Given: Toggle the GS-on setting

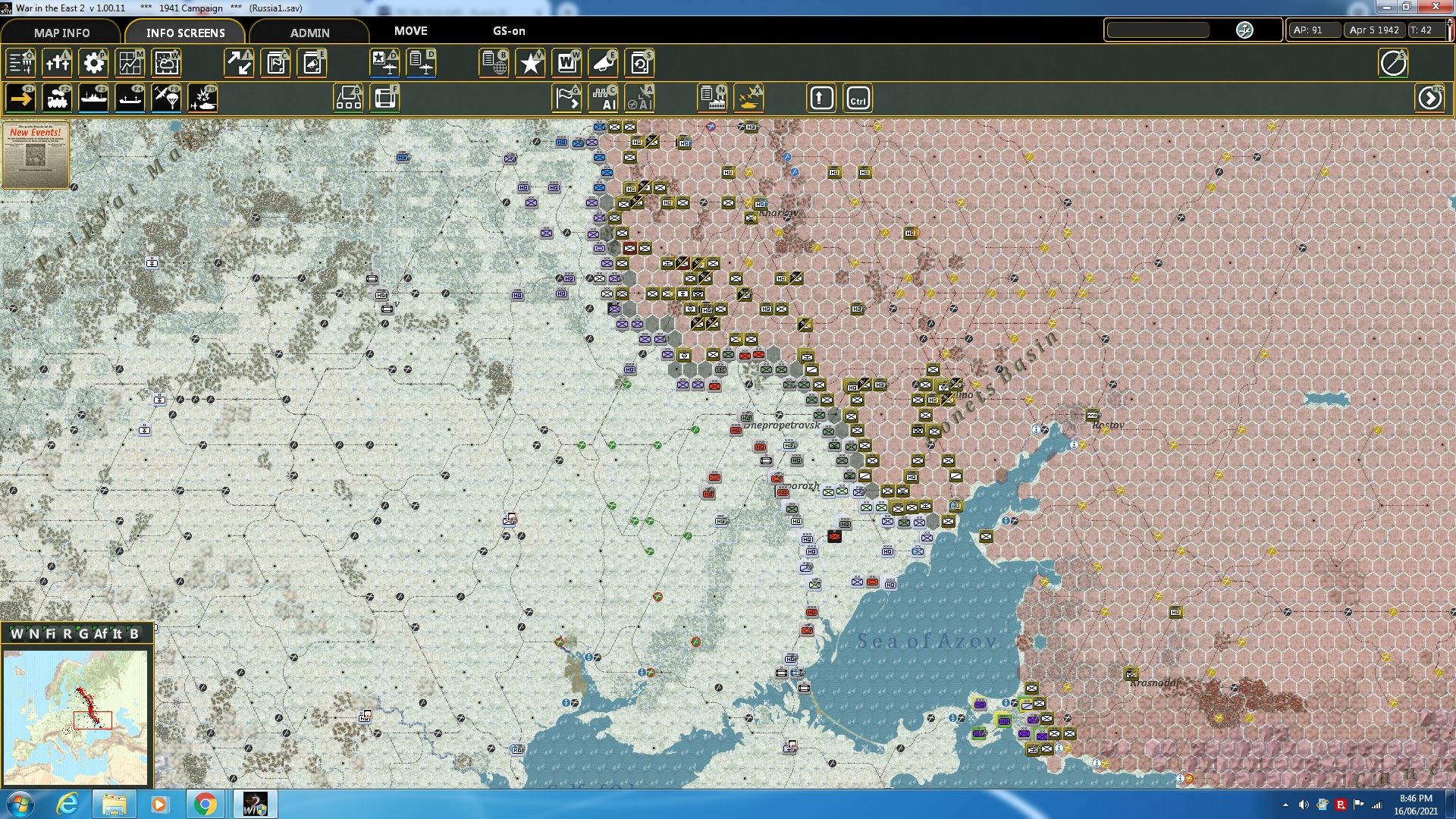Looking at the screenshot, I should point(508,31).
